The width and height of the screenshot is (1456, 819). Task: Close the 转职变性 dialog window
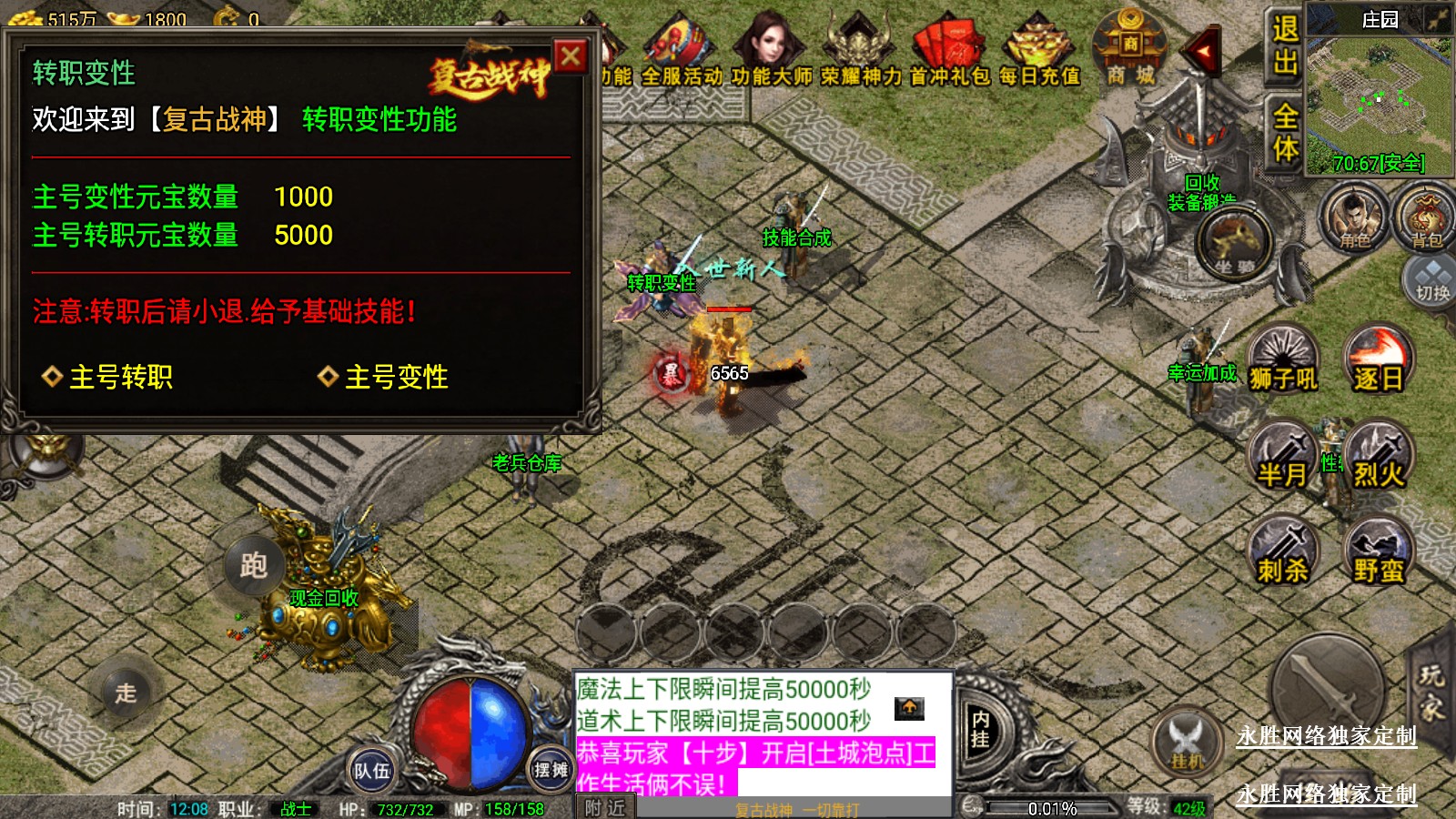pos(571,57)
